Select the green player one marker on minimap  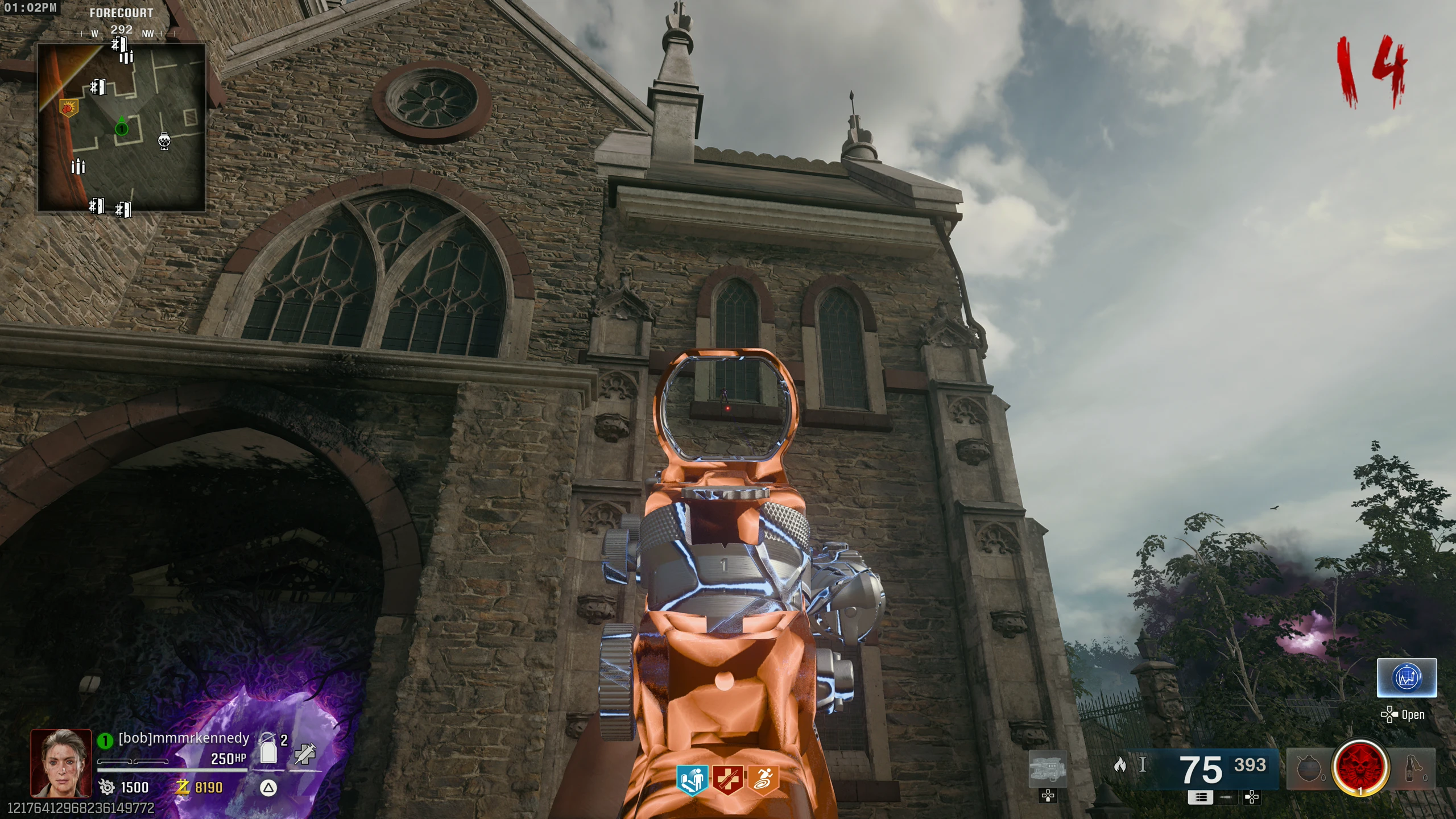point(121,129)
